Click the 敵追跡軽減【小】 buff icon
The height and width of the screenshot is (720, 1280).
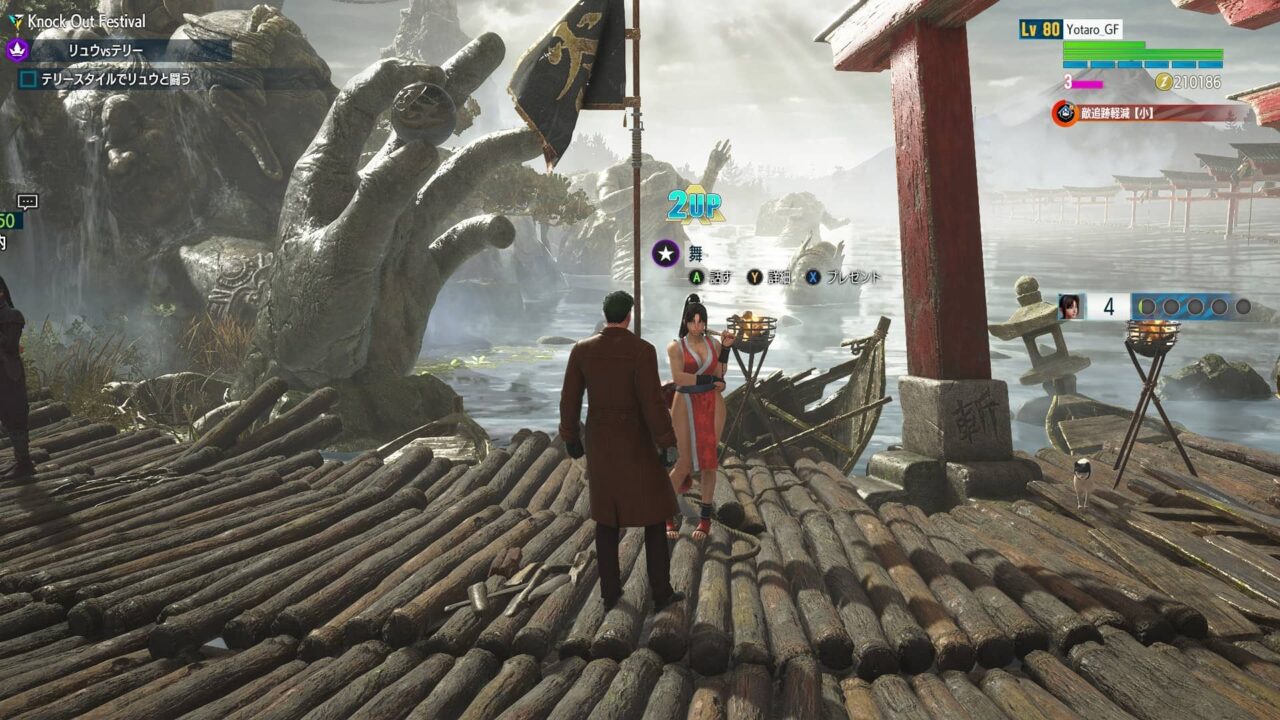pyautogui.click(x=1064, y=112)
